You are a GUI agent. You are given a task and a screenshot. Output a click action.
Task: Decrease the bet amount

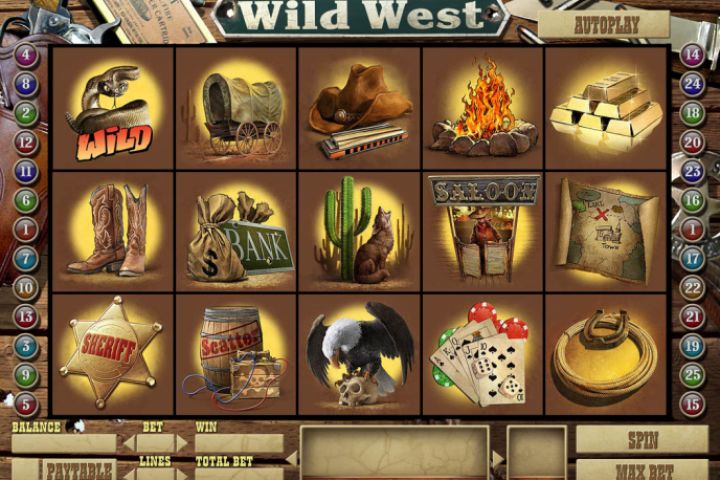tap(128, 443)
